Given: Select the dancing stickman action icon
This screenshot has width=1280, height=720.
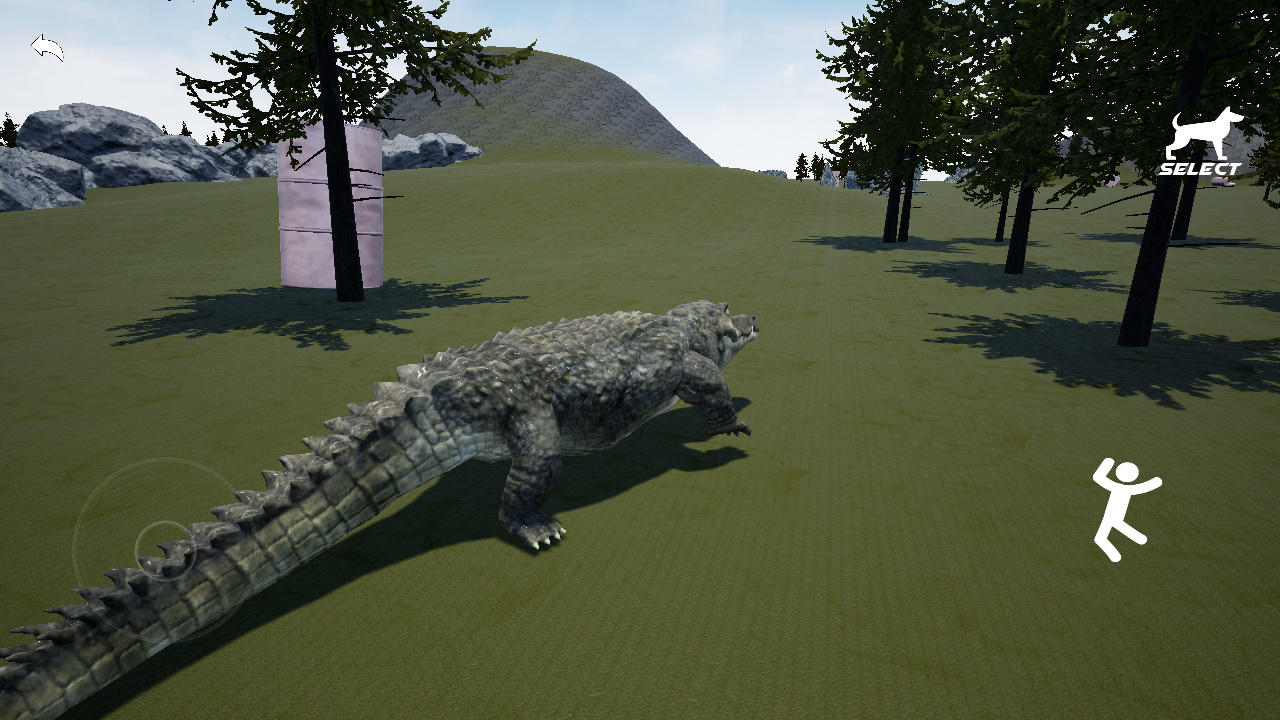Looking at the screenshot, I should [x=1126, y=505].
